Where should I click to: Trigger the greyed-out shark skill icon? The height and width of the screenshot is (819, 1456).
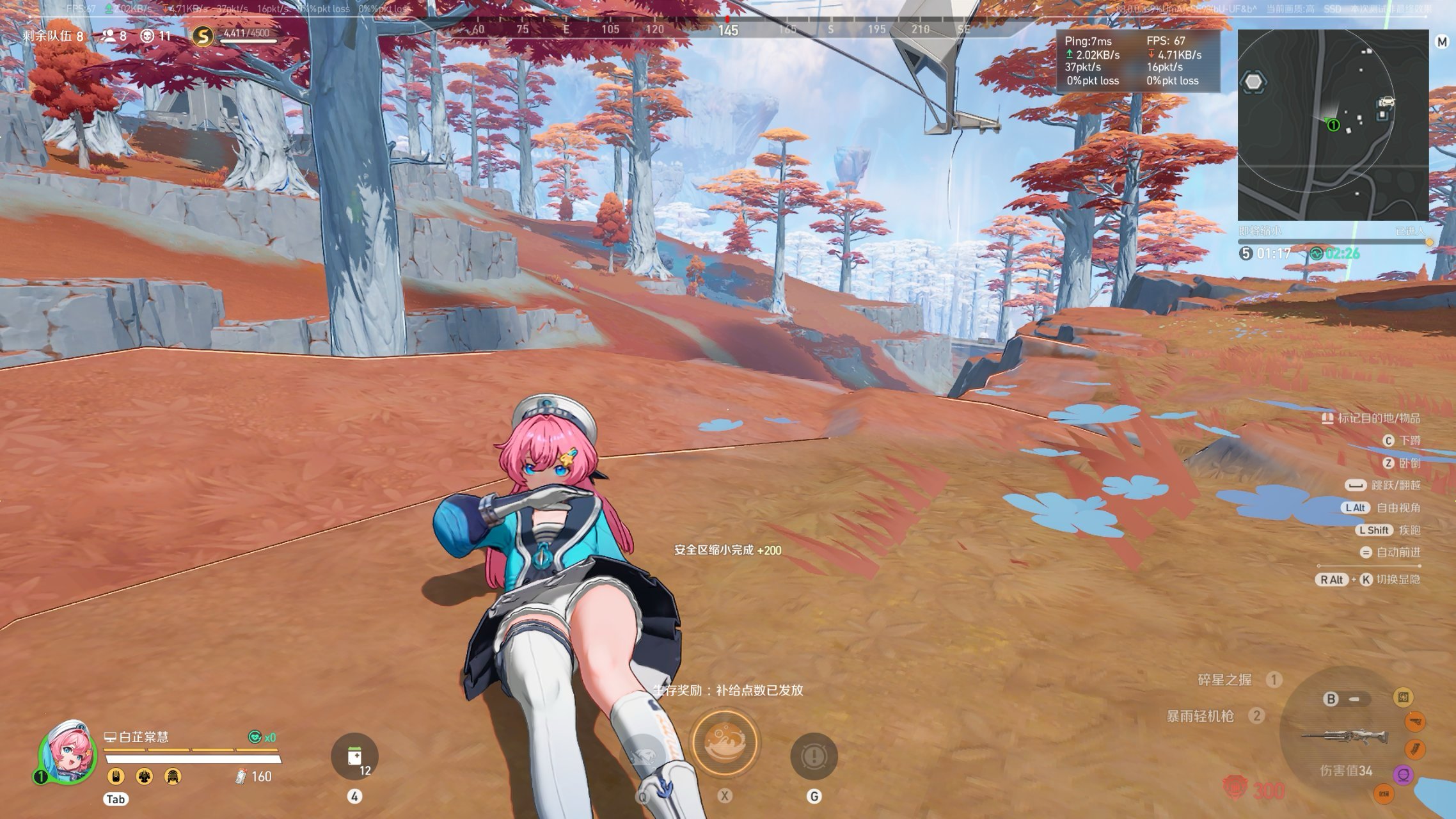pyautogui.click(x=643, y=757)
